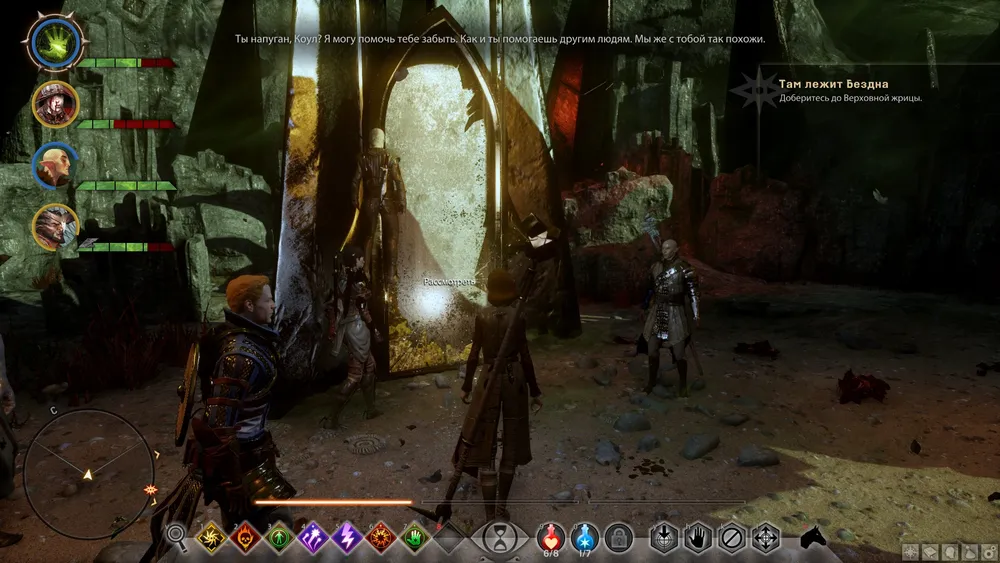Screen dimensions: 1000x563
Task: Click the crossed-circle disengage command
Action: point(732,538)
